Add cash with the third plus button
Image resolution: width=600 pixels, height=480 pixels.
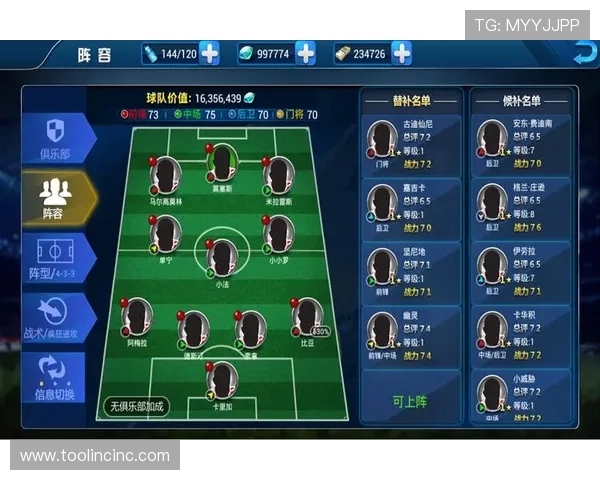(401, 53)
